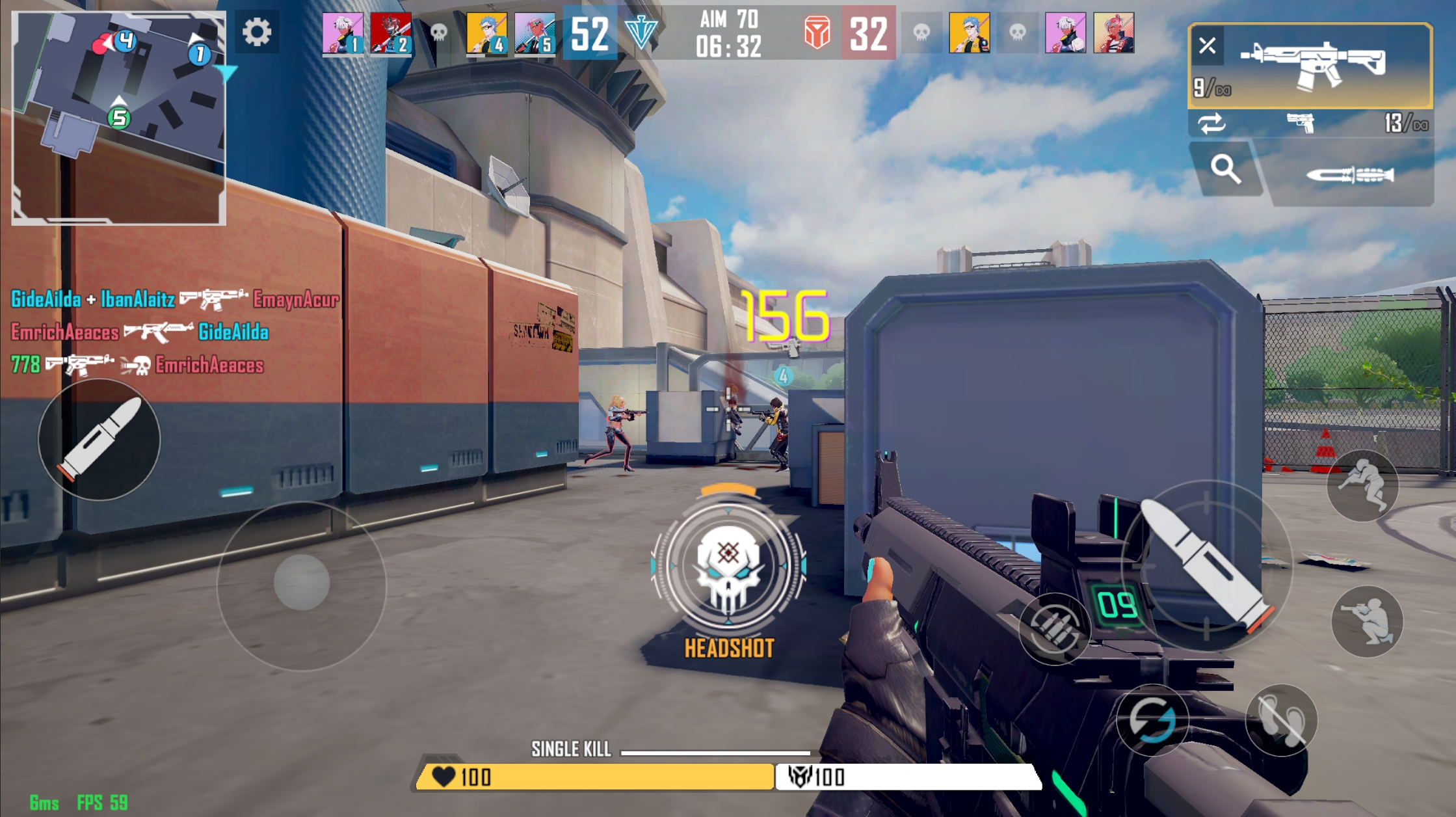
Task: Select teammate portrait number 4
Action: pos(486,33)
